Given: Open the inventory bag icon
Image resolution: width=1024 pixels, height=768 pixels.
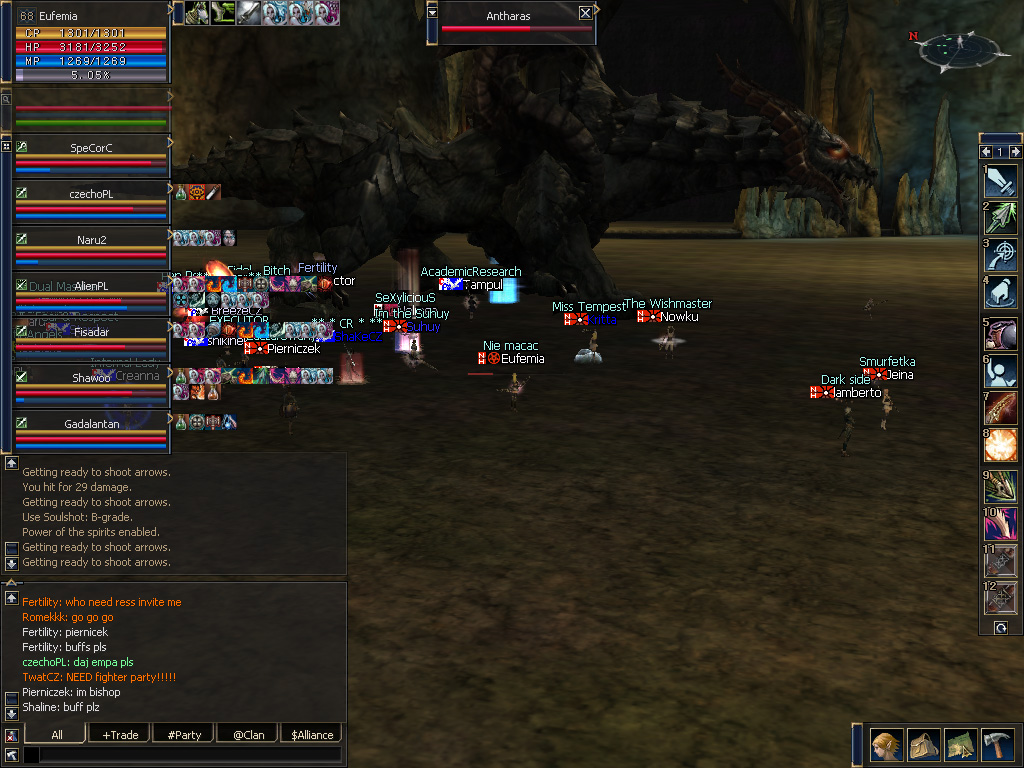Looking at the screenshot, I should click(x=923, y=745).
